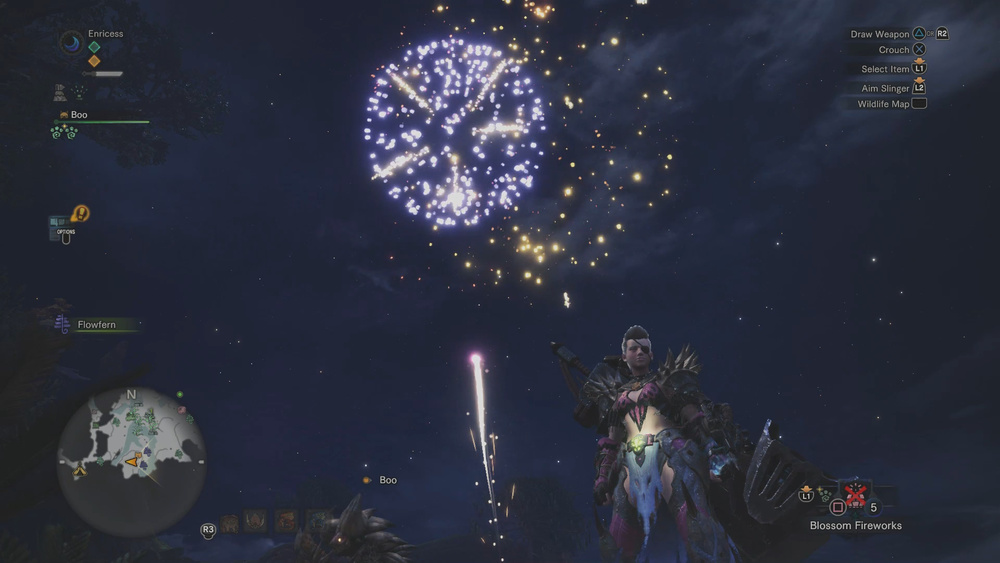The width and height of the screenshot is (1000, 563).
Task: Open the options notification icon
Action: click(80, 213)
